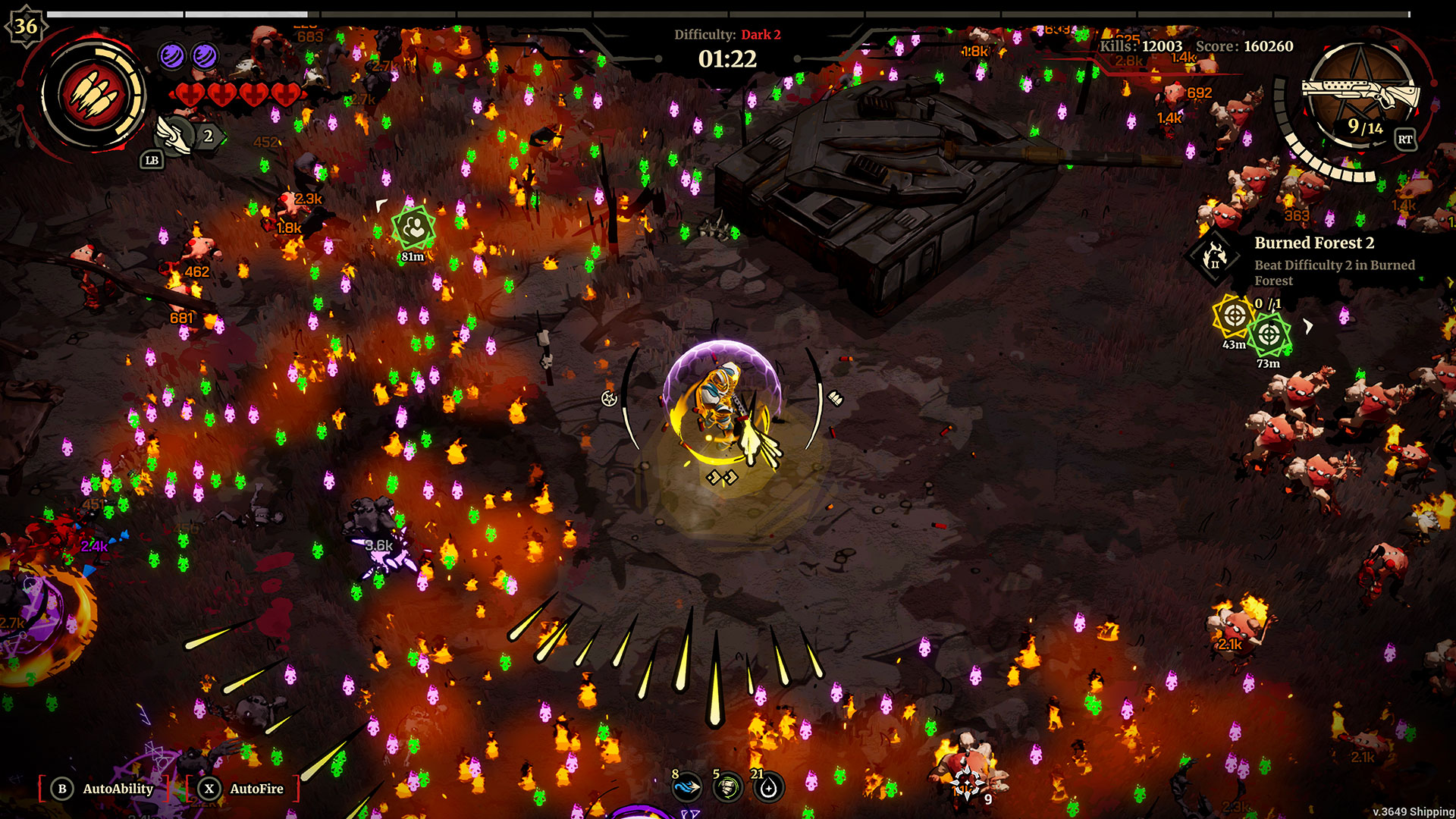Select the green 73m target marker
This screenshot has width=1456, height=819.
[x=1269, y=334]
